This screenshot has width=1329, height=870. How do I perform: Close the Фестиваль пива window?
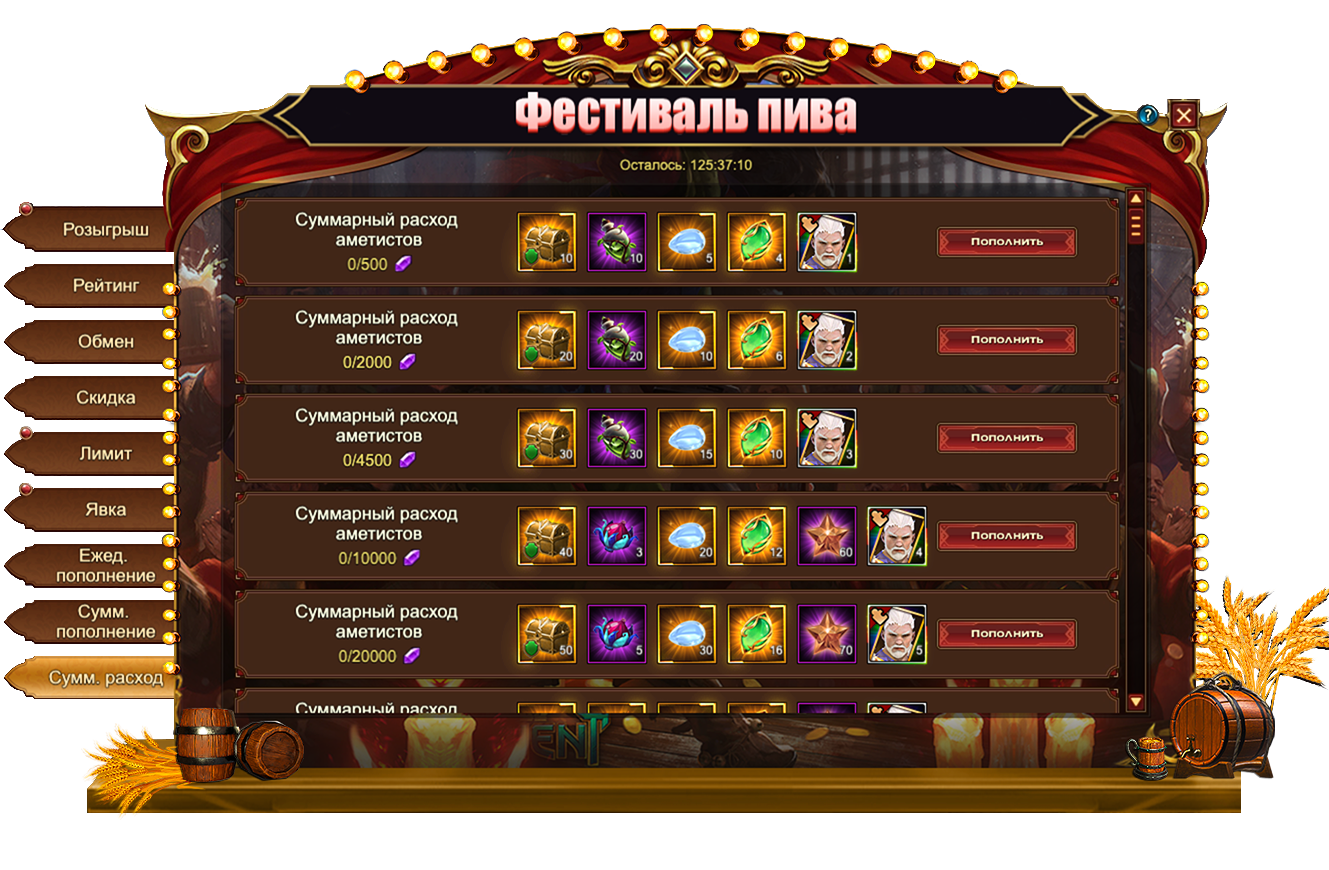1184,115
